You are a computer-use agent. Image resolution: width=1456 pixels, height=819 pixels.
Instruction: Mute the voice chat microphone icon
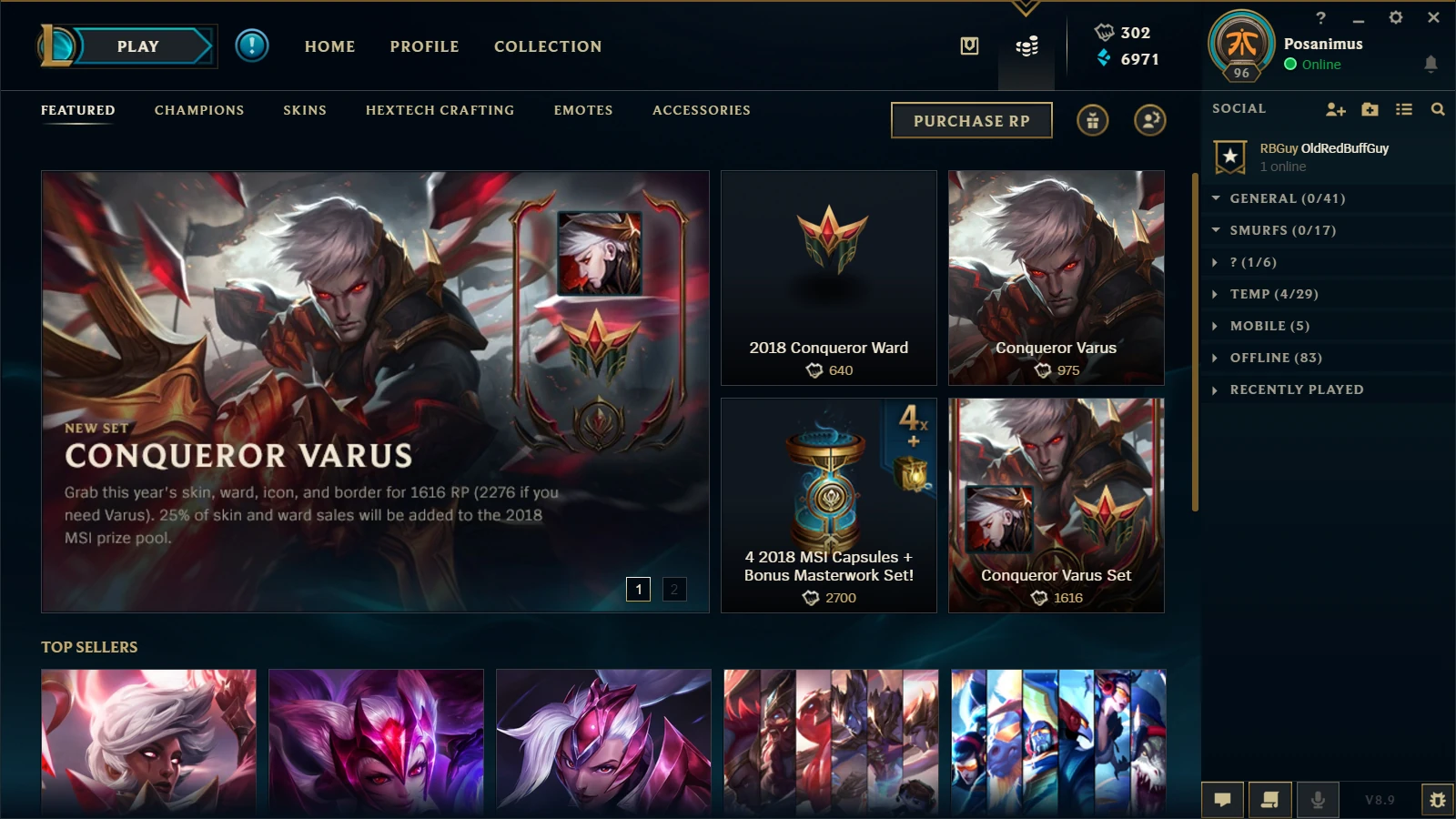pos(1319,799)
